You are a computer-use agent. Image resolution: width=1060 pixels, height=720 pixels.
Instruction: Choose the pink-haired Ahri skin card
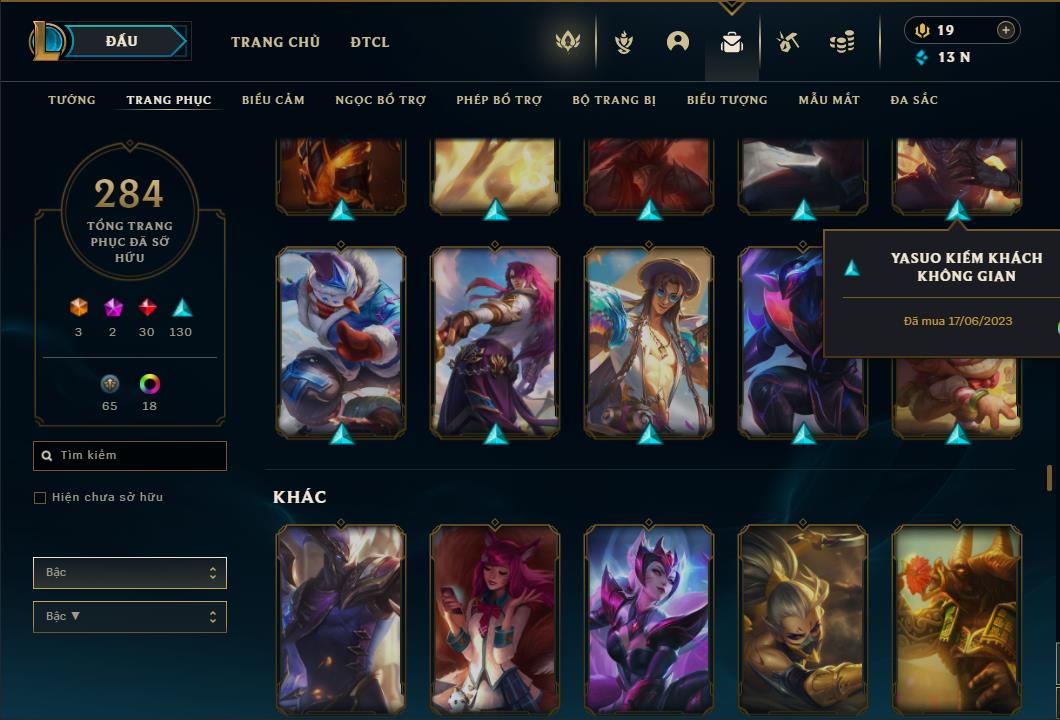495,620
